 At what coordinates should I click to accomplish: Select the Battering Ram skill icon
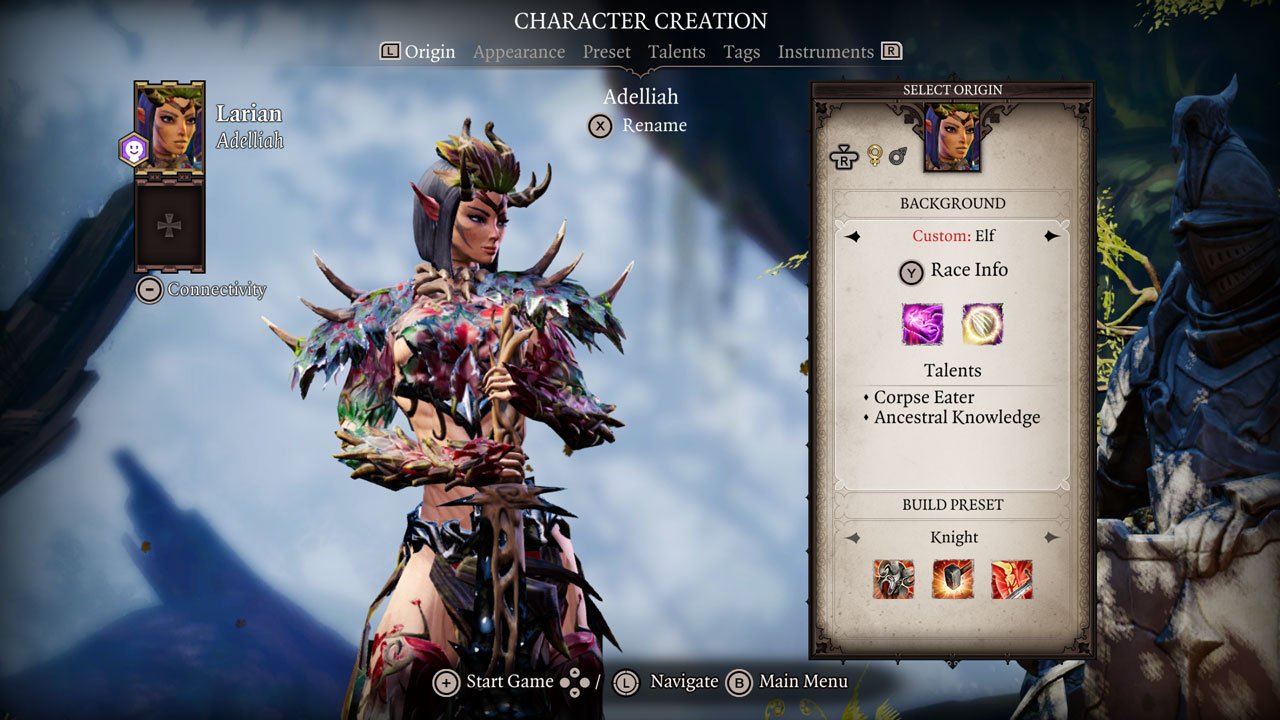pos(892,580)
